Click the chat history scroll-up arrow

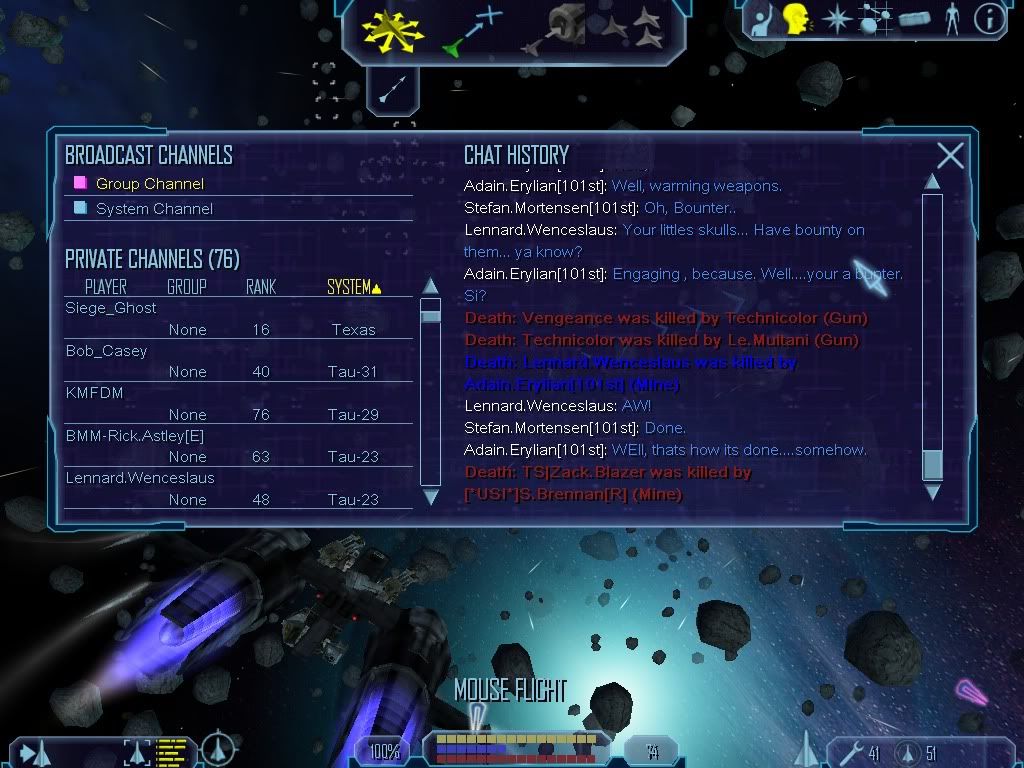coord(932,182)
